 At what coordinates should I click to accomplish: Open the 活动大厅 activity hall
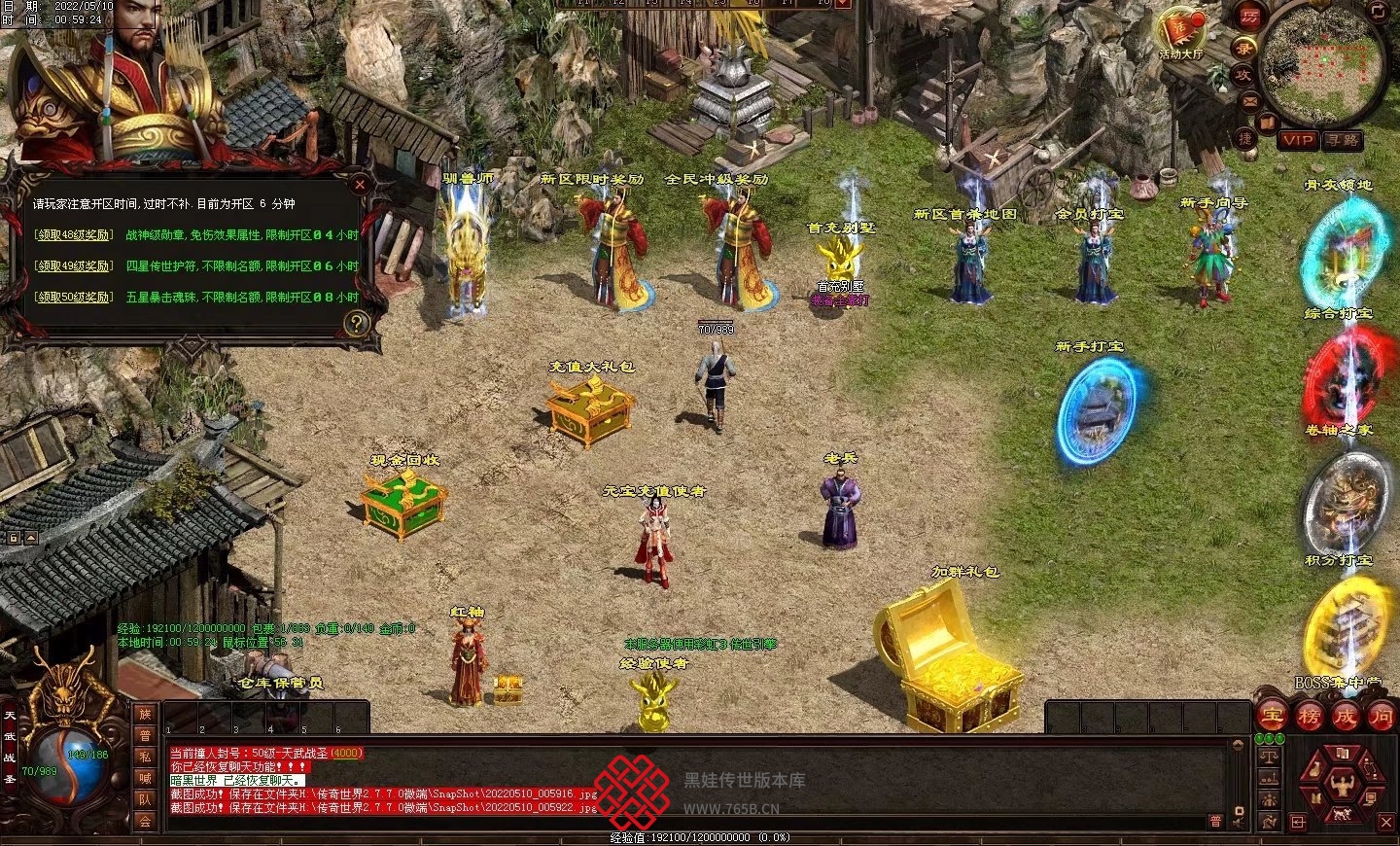tap(1180, 32)
